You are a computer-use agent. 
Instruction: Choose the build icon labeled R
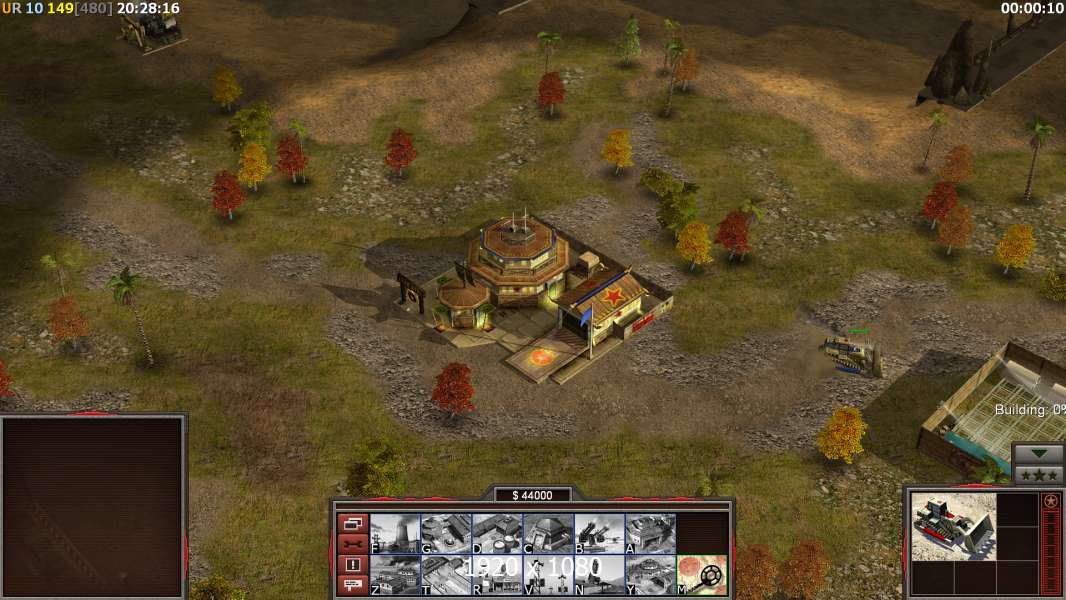[x=497, y=575]
